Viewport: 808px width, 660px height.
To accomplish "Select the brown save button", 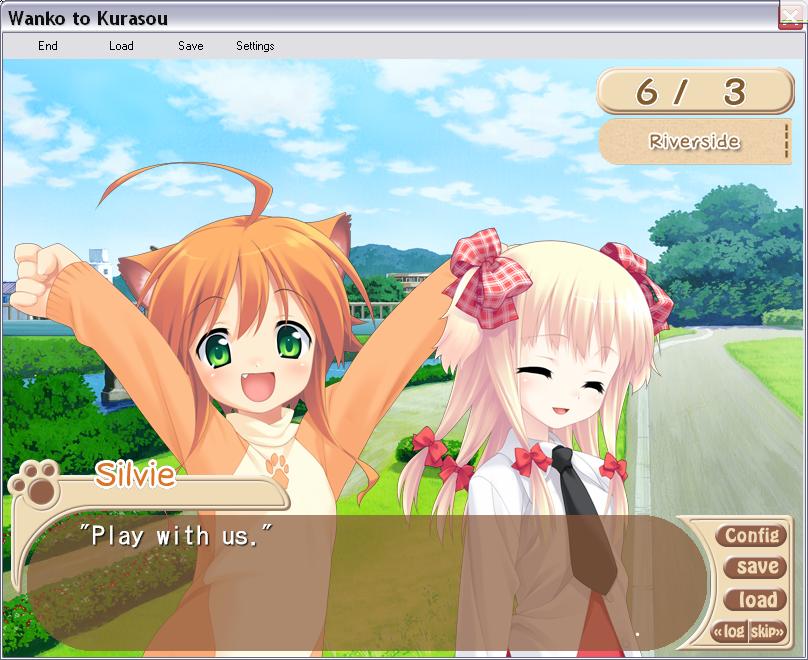I will [756, 567].
